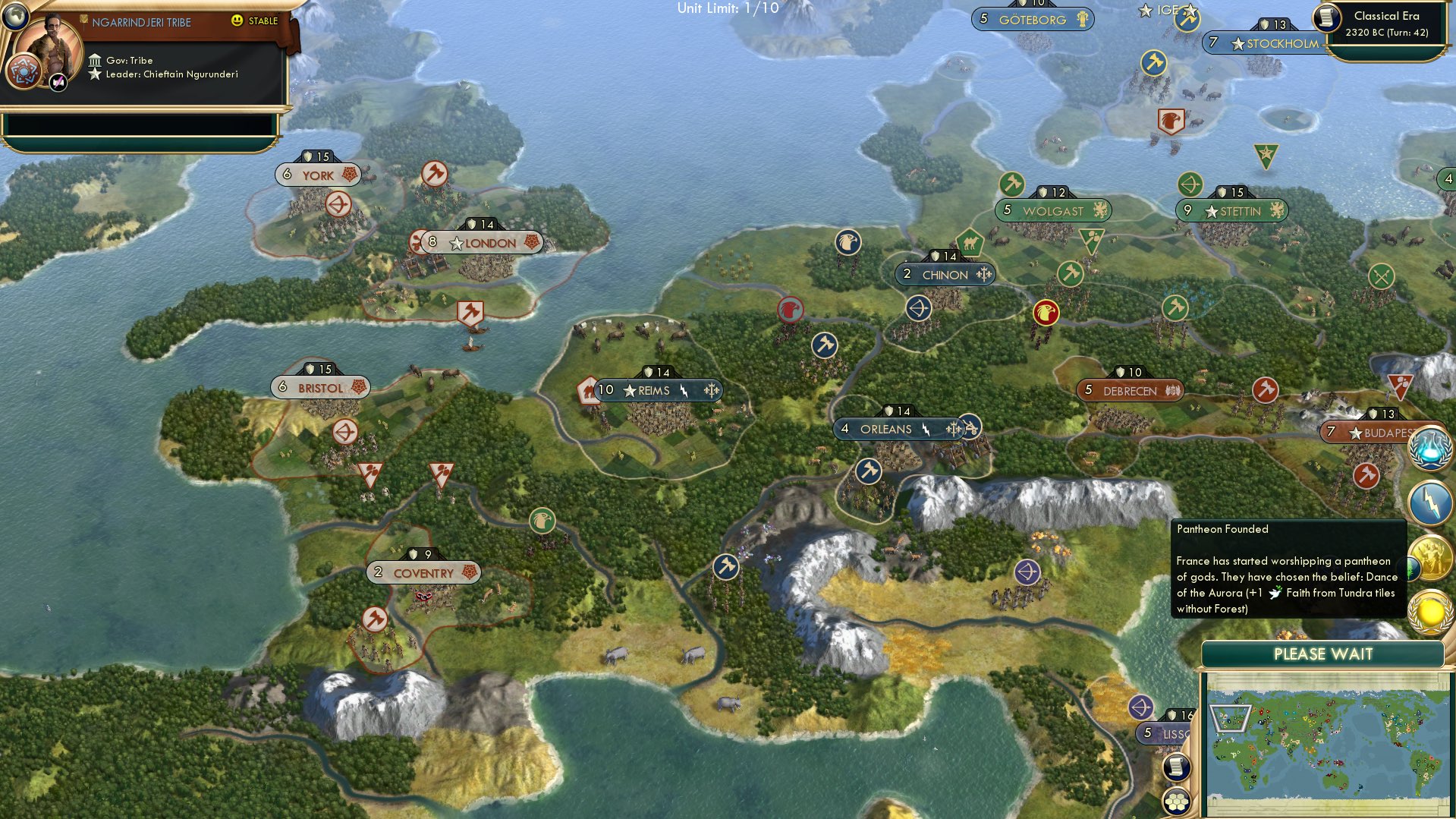Click the Classical Era turn counter banner
Screen dimensions: 1456x819
(x=1388, y=23)
